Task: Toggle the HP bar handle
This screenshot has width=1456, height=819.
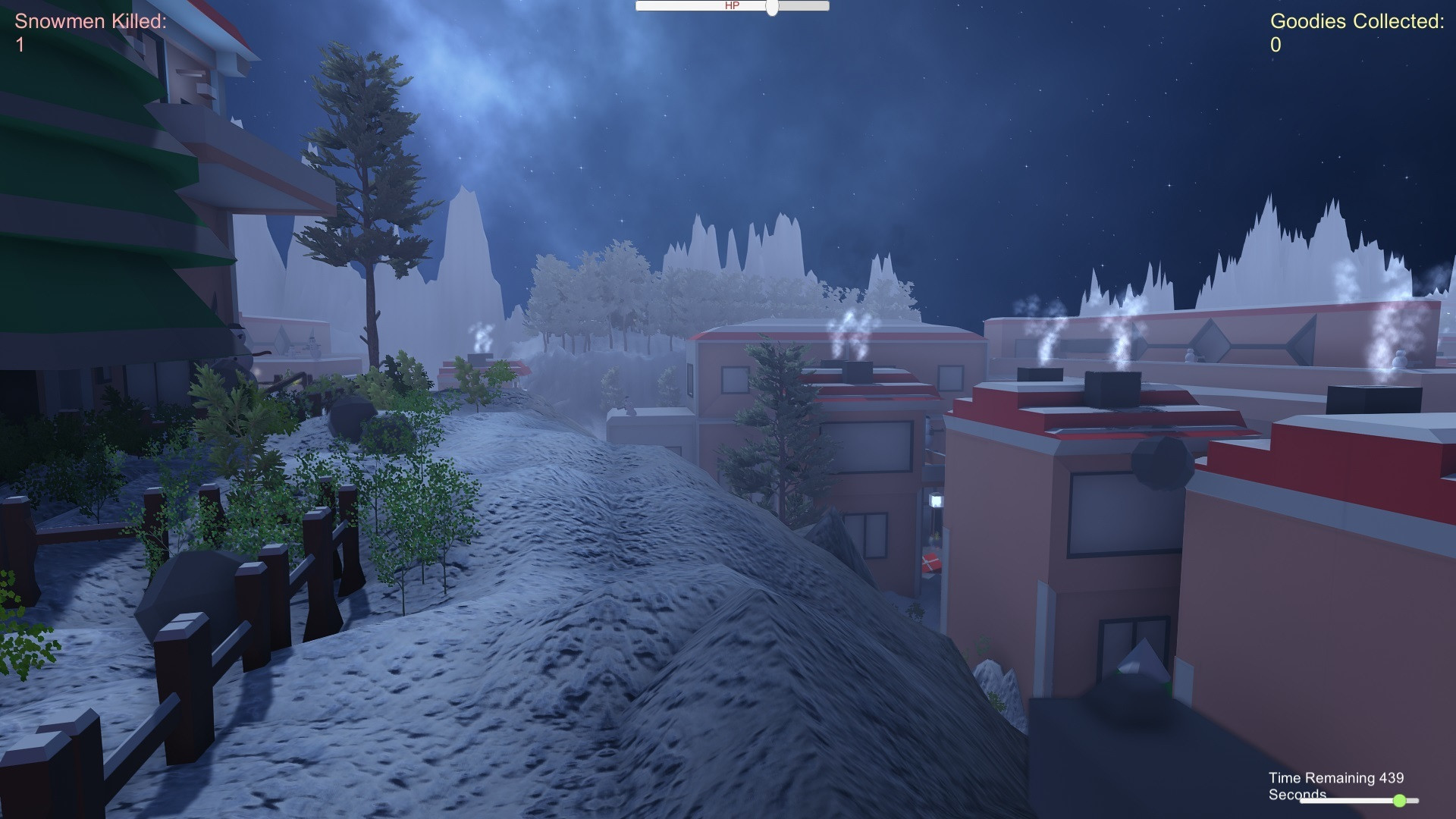Action: coord(772,8)
